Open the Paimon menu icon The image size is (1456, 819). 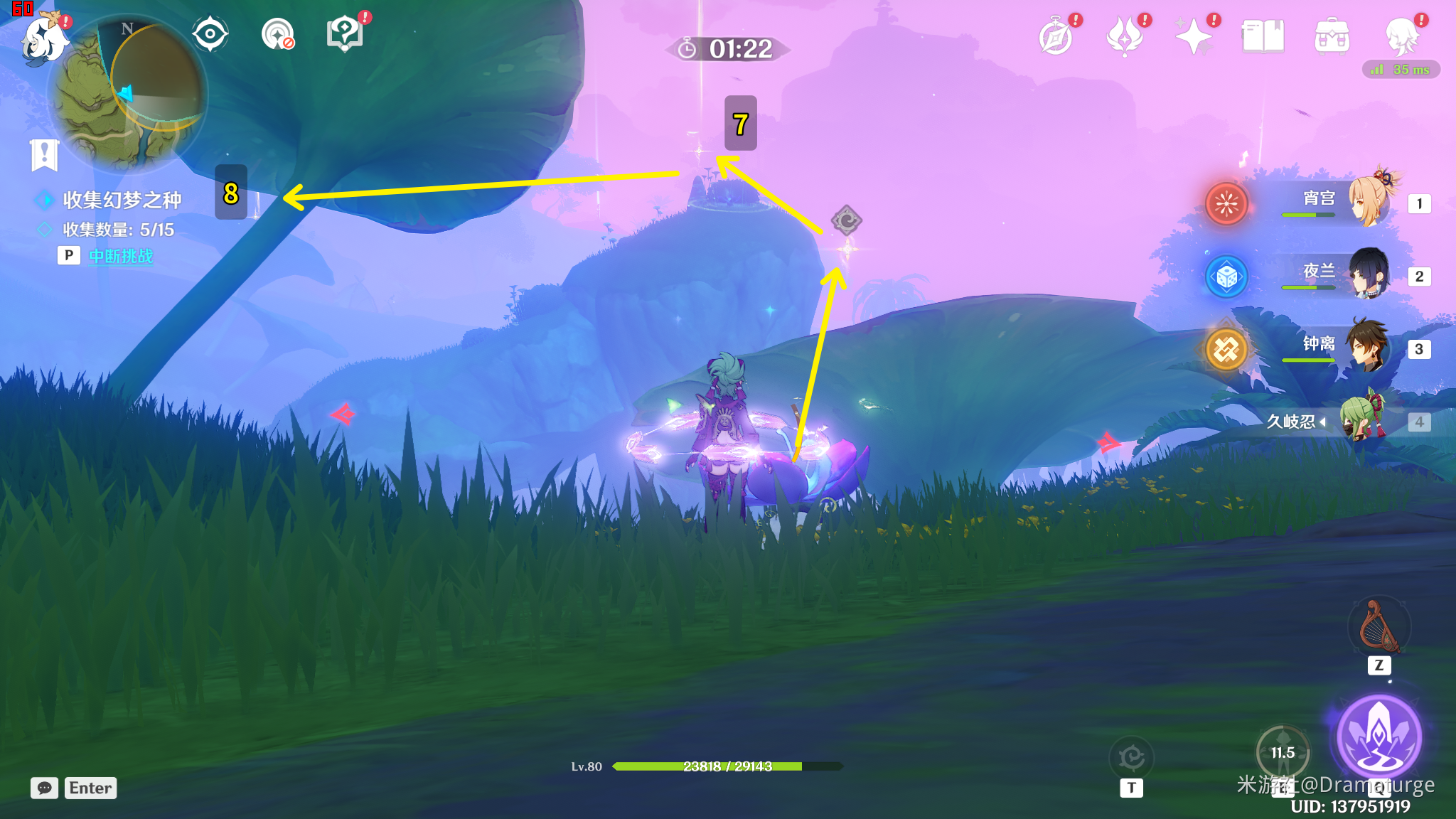pos(44,39)
